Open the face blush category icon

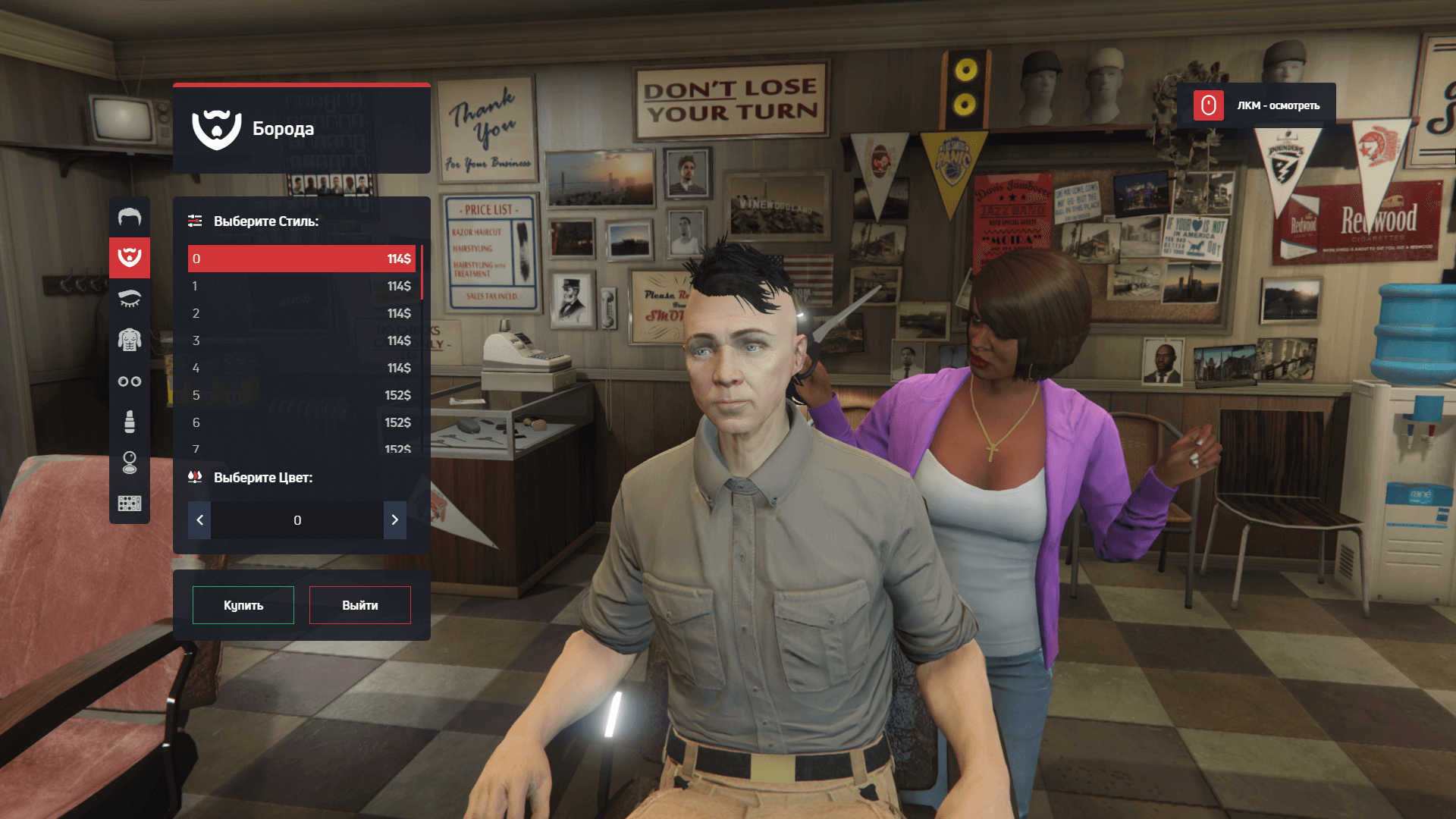[x=130, y=463]
